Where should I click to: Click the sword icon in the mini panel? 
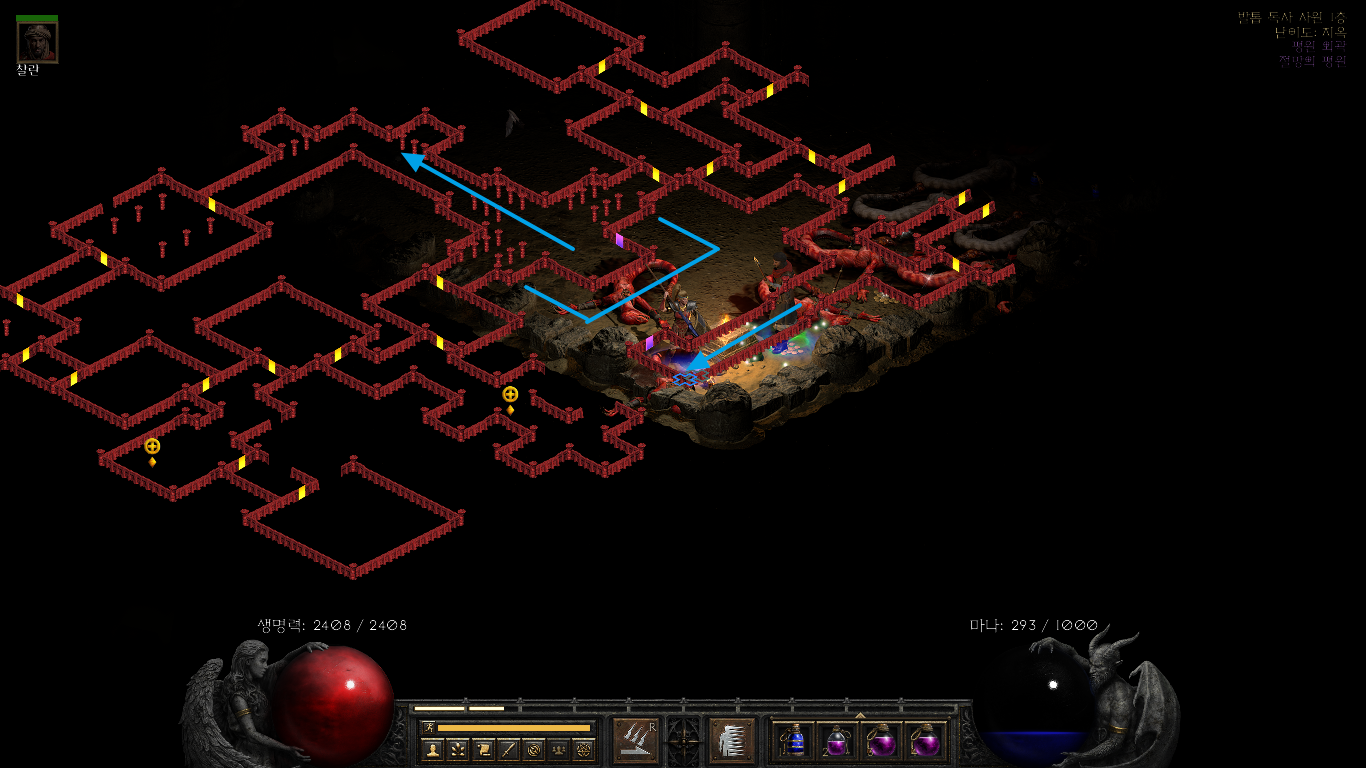(508, 749)
